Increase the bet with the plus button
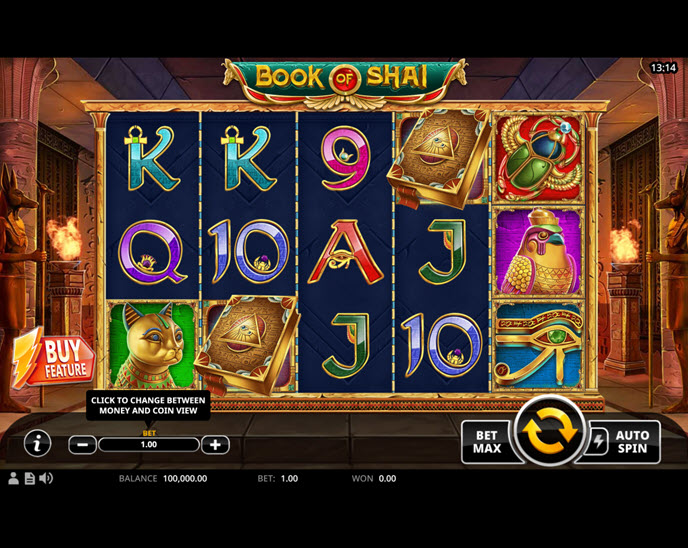 [215, 445]
